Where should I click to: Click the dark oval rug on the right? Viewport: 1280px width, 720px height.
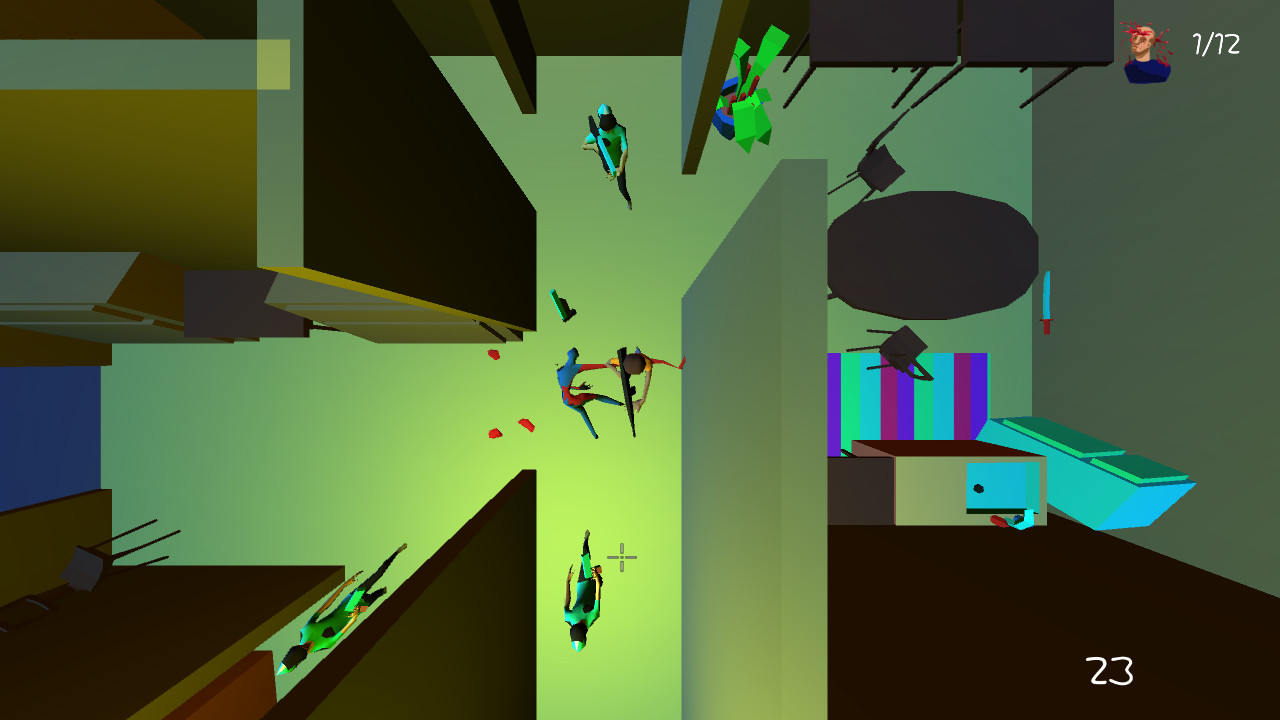pos(930,255)
